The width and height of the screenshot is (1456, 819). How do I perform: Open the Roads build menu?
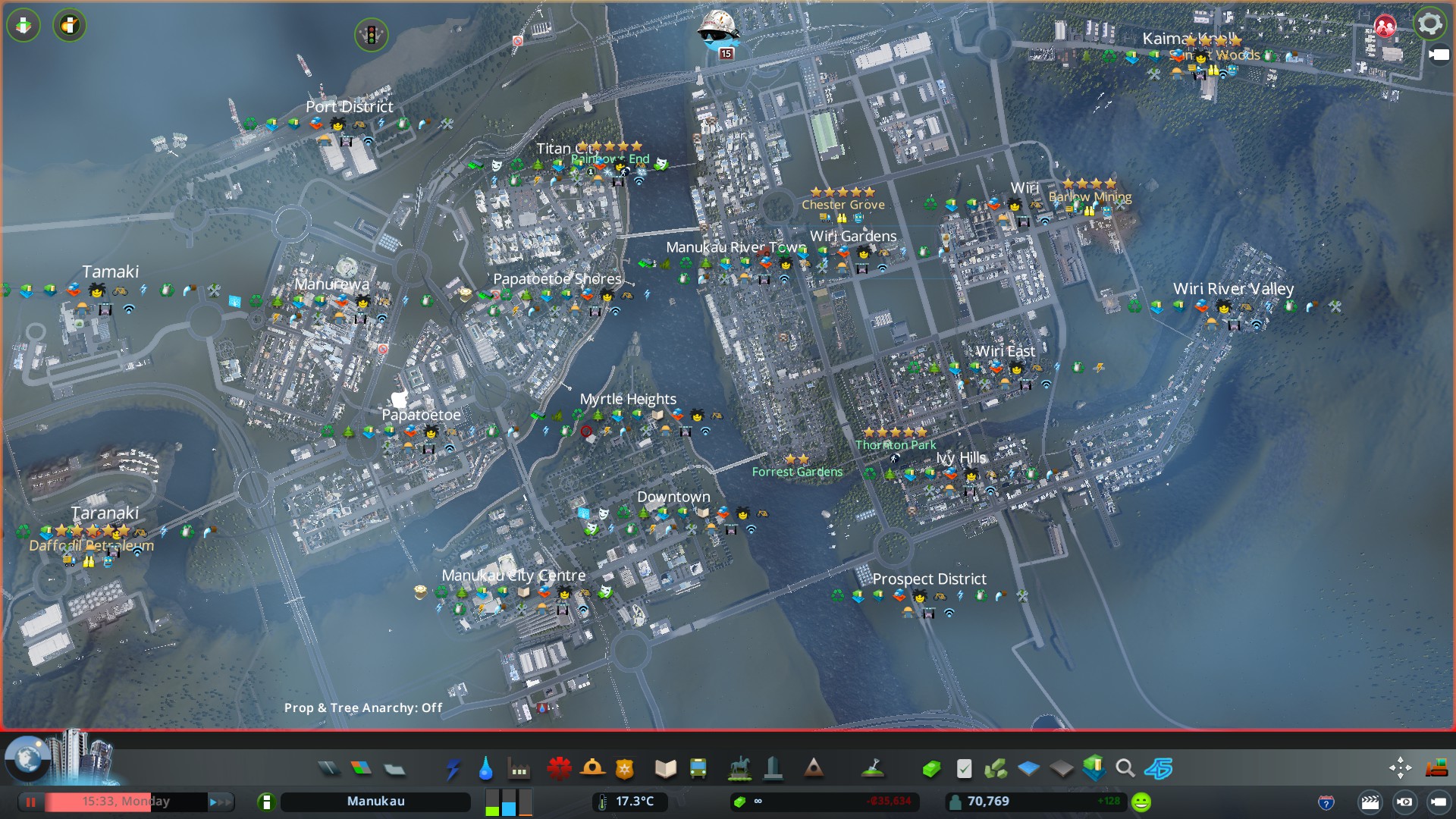tap(328, 769)
